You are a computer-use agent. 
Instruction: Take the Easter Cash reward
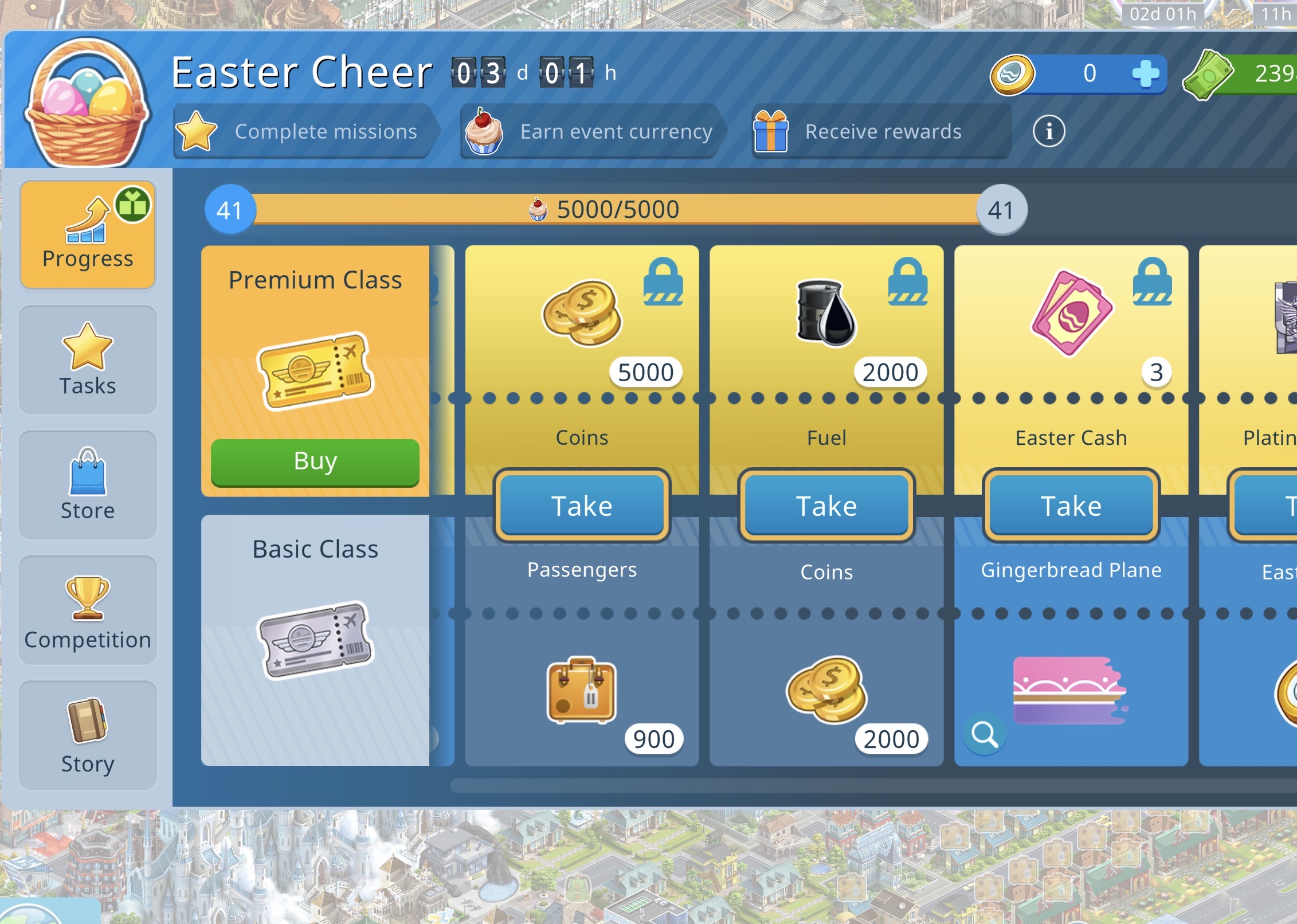pyautogui.click(x=1071, y=506)
